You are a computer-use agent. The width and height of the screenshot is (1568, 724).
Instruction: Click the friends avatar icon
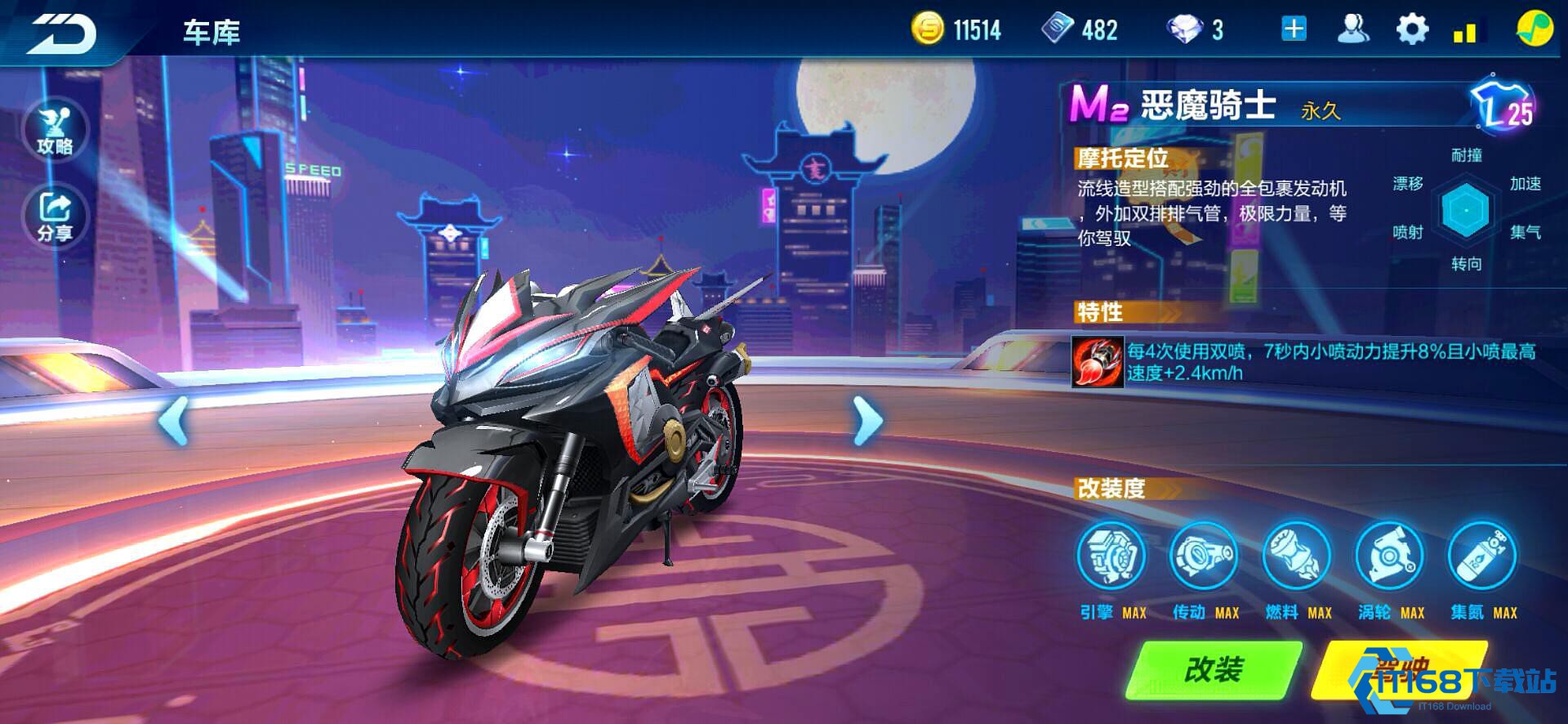[x=1353, y=29]
